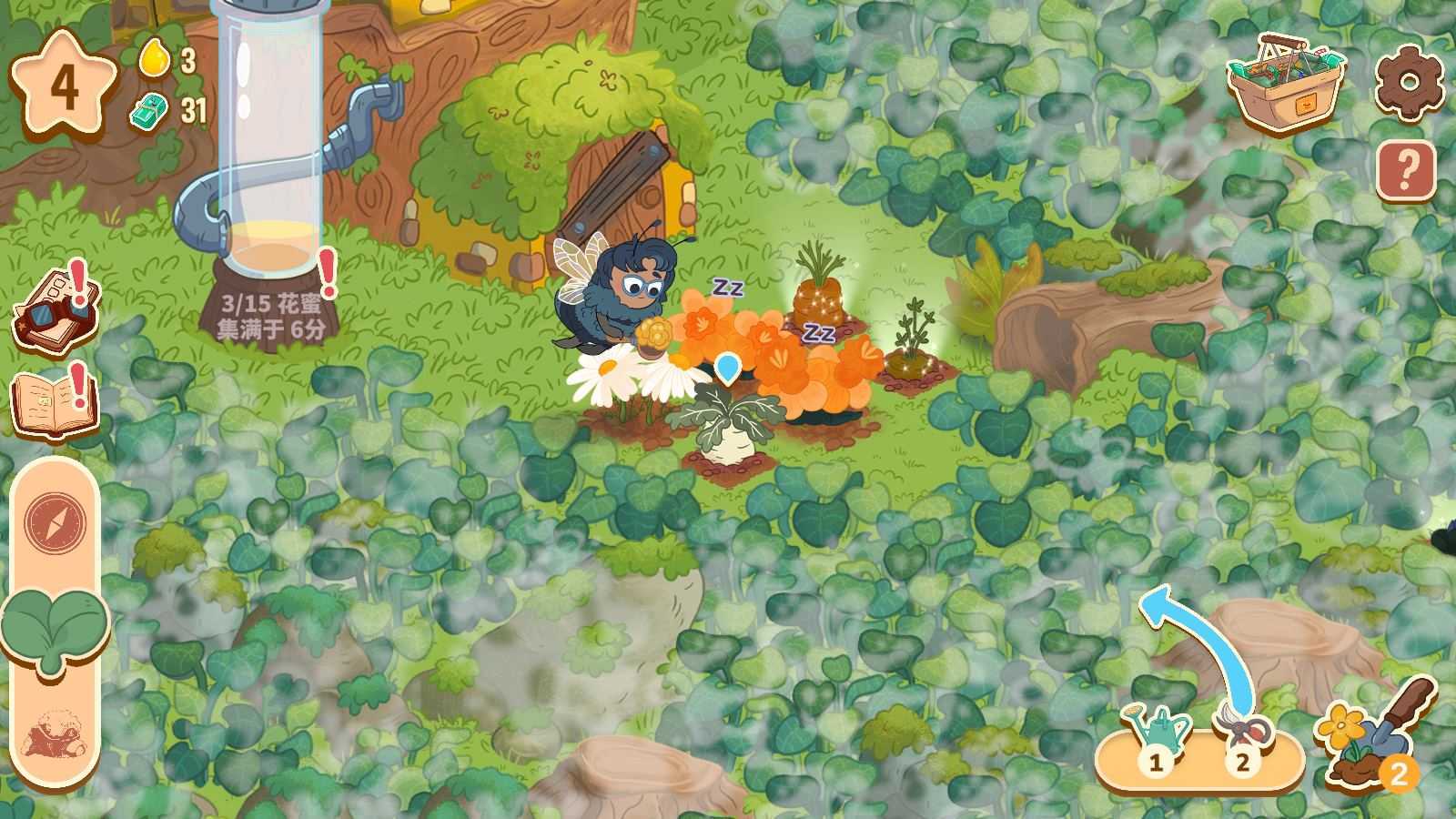Click the question mark help button

[x=1406, y=169]
